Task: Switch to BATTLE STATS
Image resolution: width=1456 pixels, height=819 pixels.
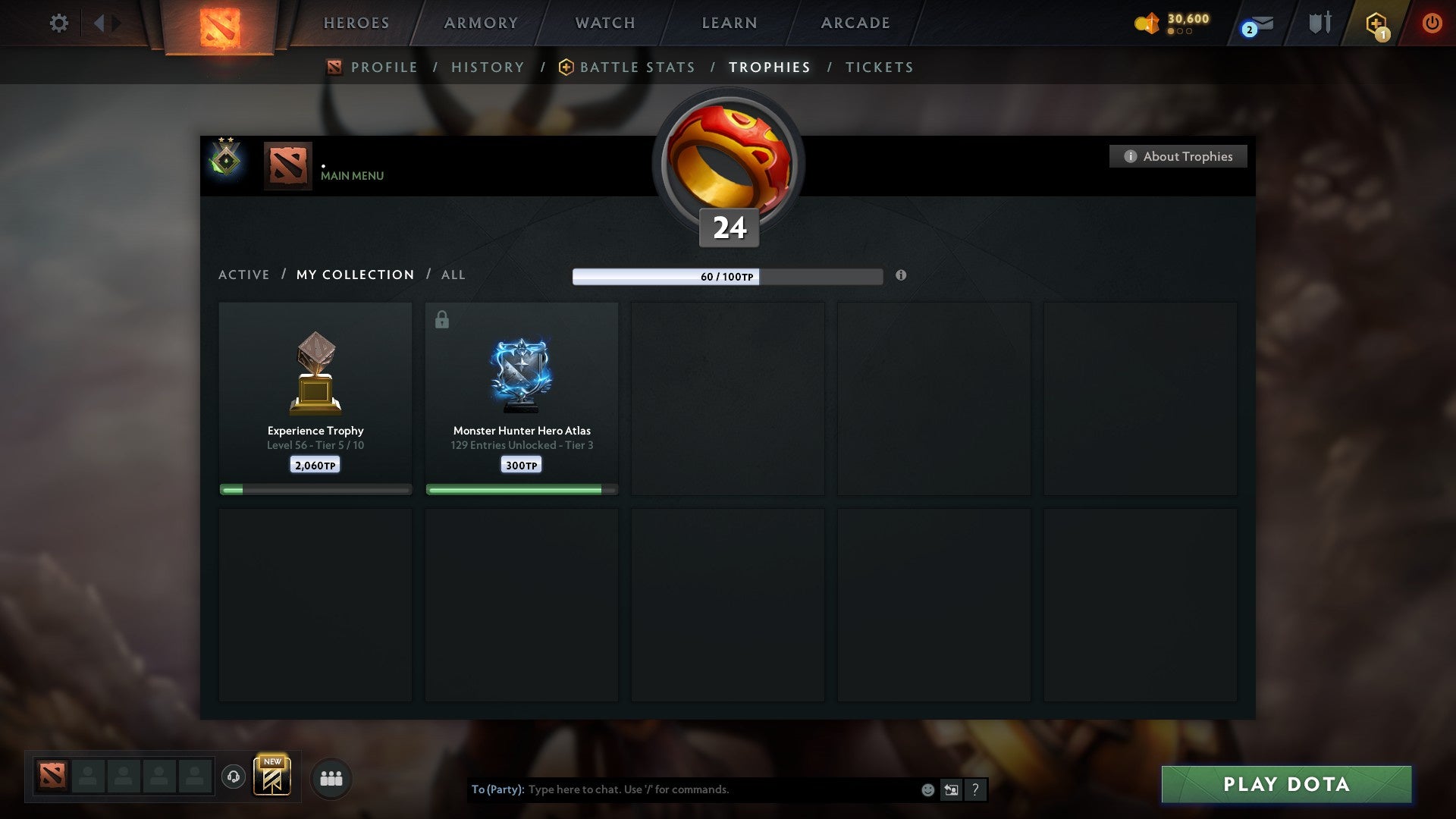Action: coord(637,67)
